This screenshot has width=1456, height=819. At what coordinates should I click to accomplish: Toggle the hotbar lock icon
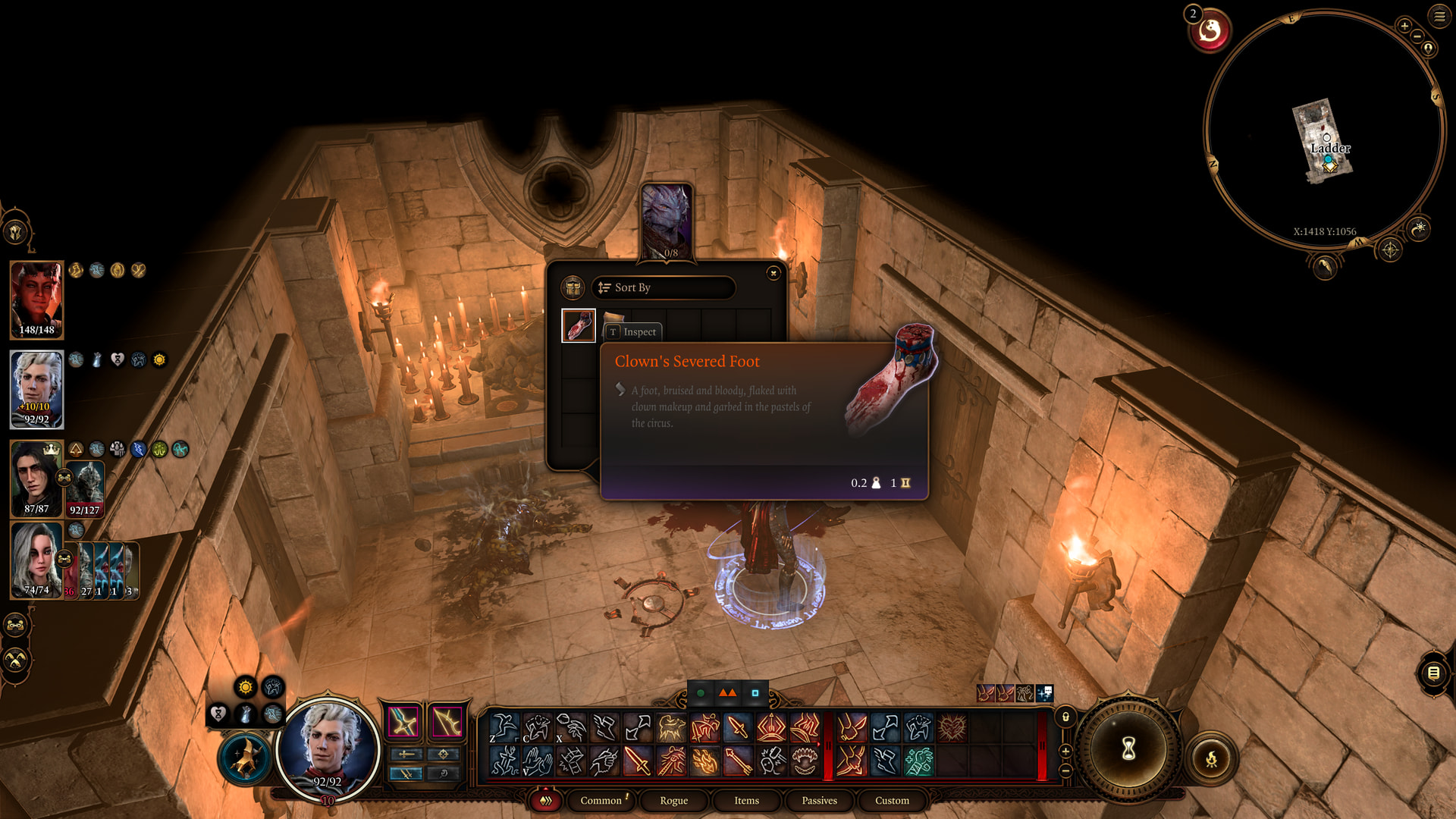1065,717
